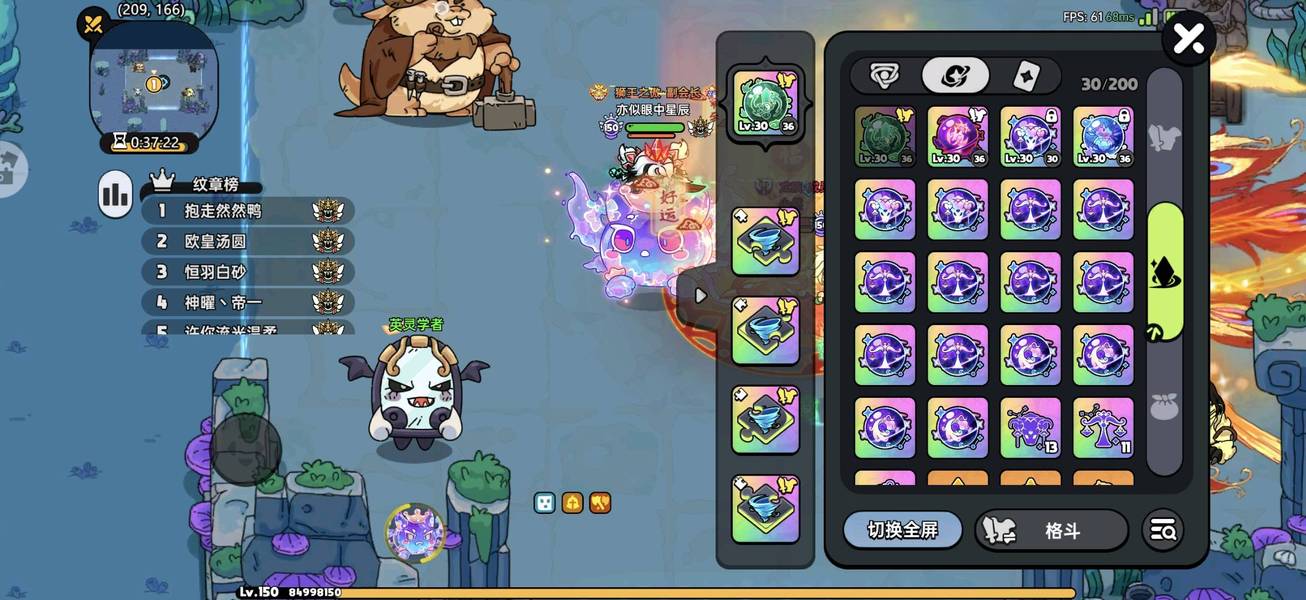The height and width of the screenshot is (600, 1306).
Task: Click the 切换全屏 fullscreen toggle button
Action: 902,530
